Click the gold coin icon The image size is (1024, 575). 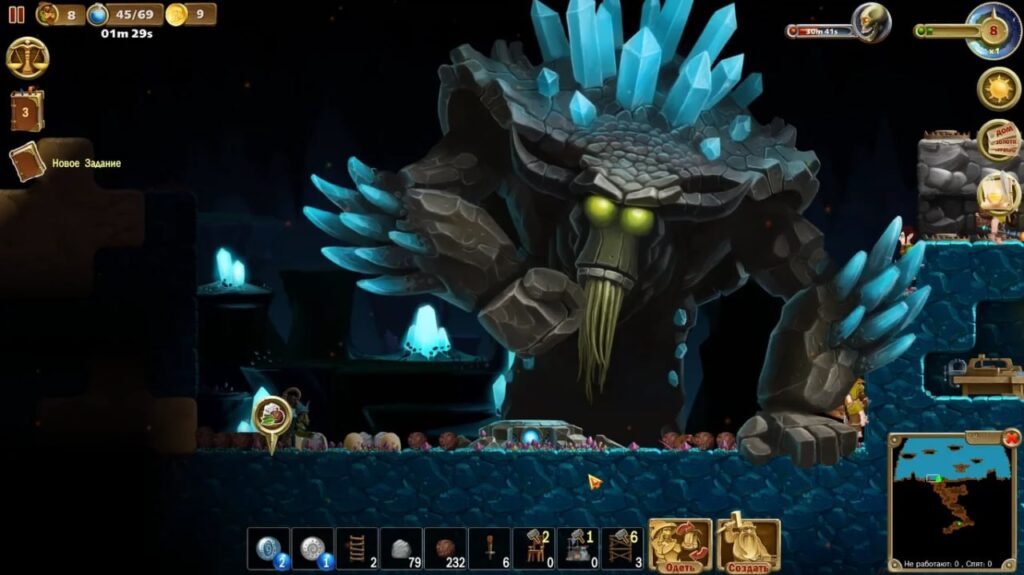click(176, 14)
